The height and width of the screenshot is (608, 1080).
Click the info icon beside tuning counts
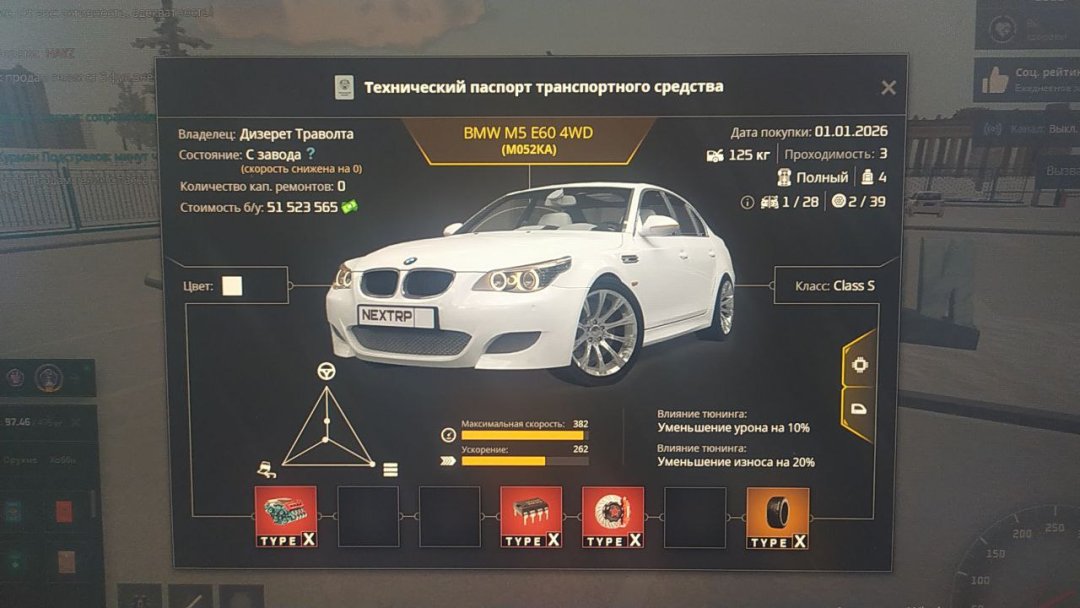tap(746, 202)
